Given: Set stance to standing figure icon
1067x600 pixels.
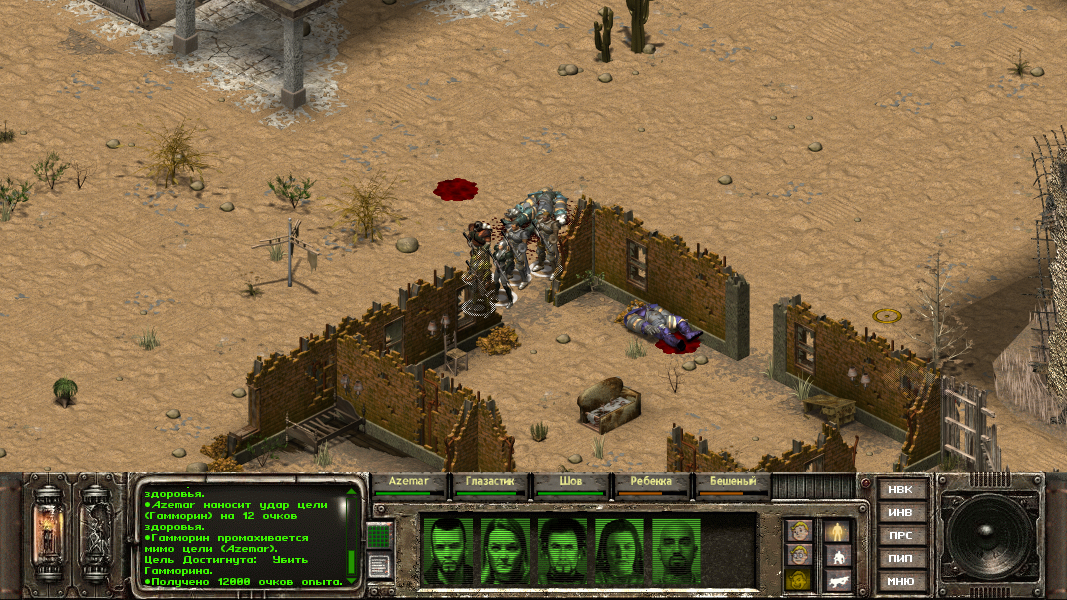Looking at the screenshot, I should (837, 531).
